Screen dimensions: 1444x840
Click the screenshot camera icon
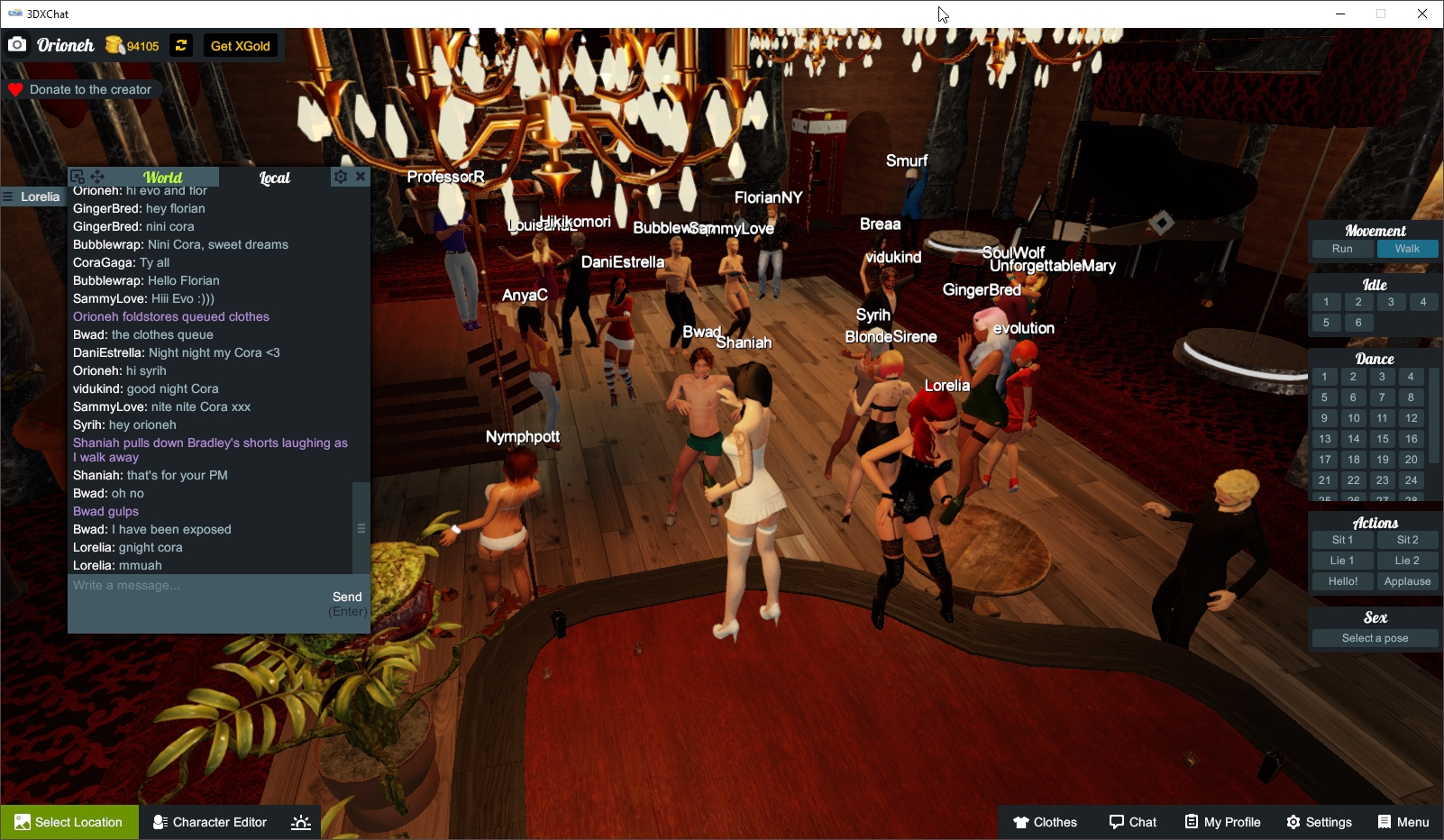coord(17,43)
